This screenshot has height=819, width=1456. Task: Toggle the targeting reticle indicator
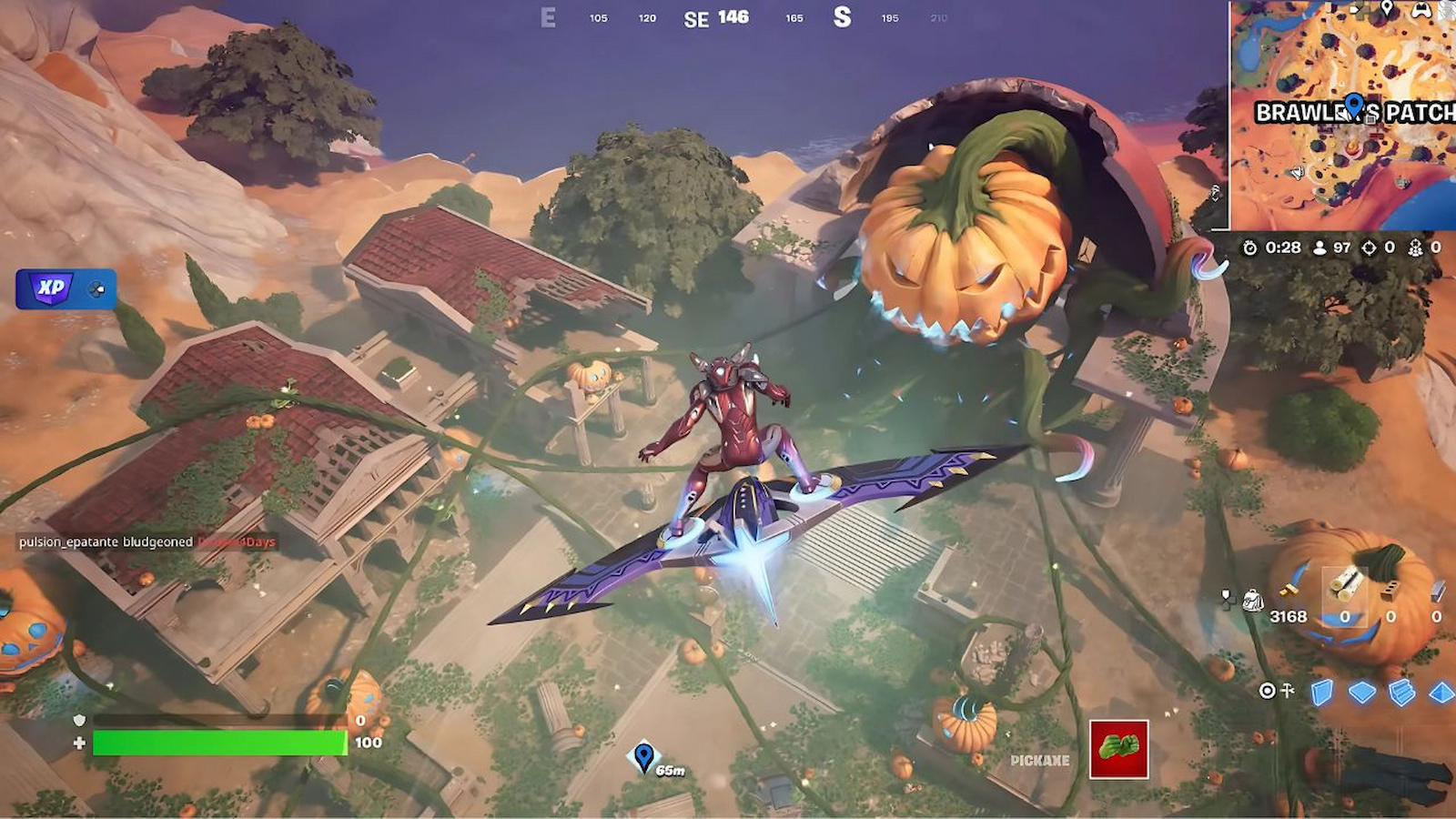(x=1267, y=692)
